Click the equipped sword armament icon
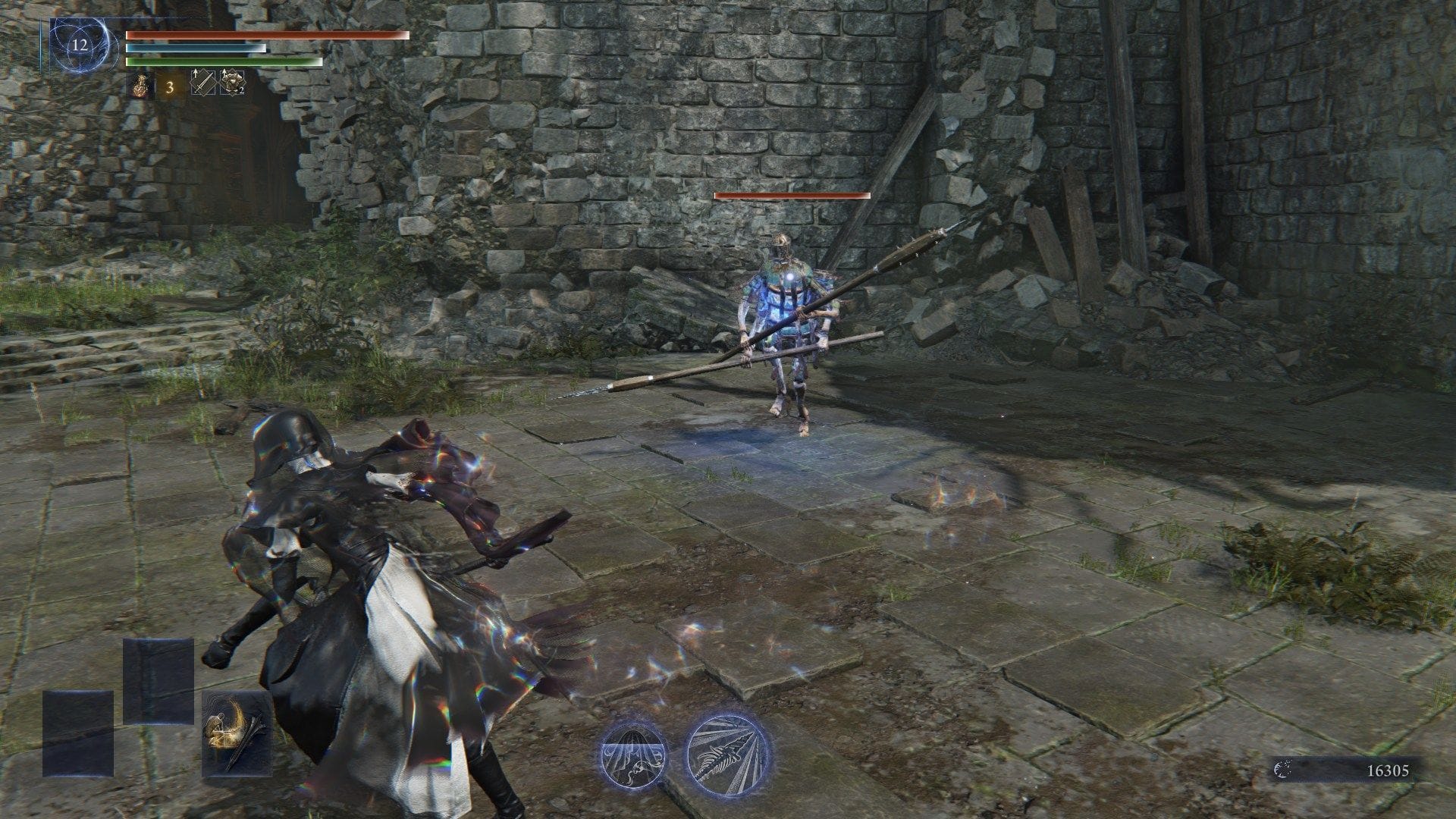1456x819 pixels. coord(204,85)
